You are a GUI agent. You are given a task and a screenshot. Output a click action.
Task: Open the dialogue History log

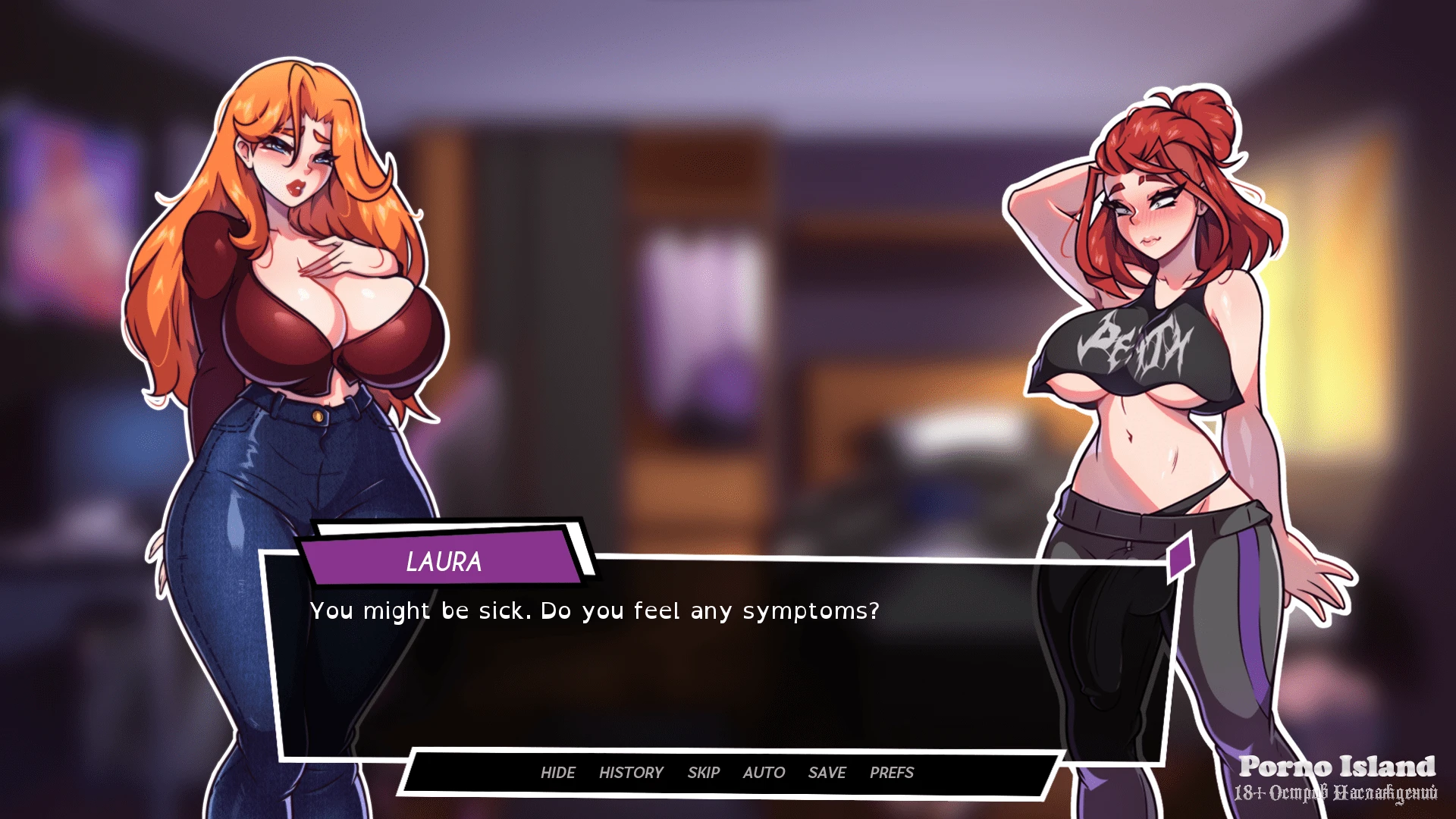pyautogui.click(x=630, y=773)
